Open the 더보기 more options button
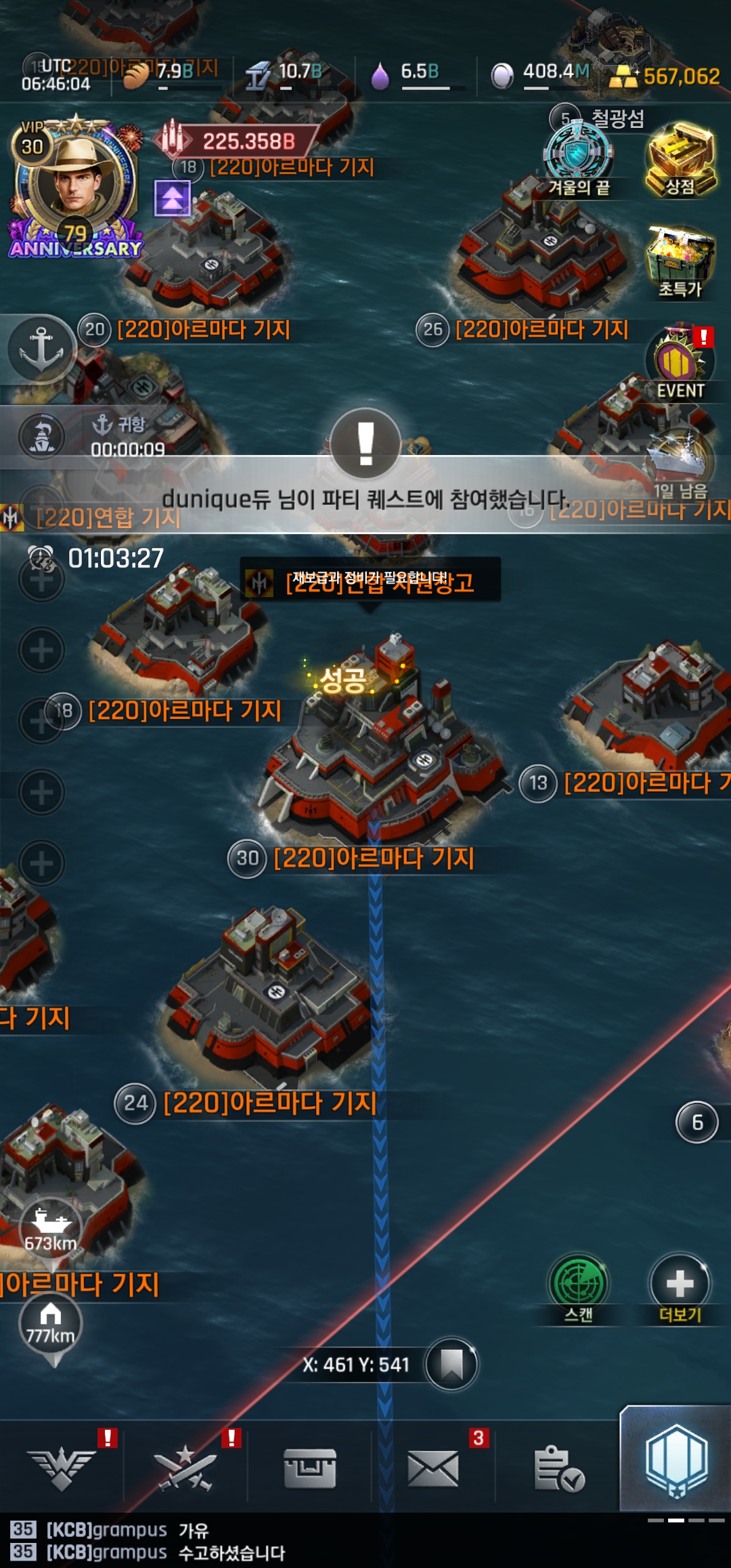Viewport: 731px width, 1568px height. point(680,1286)
